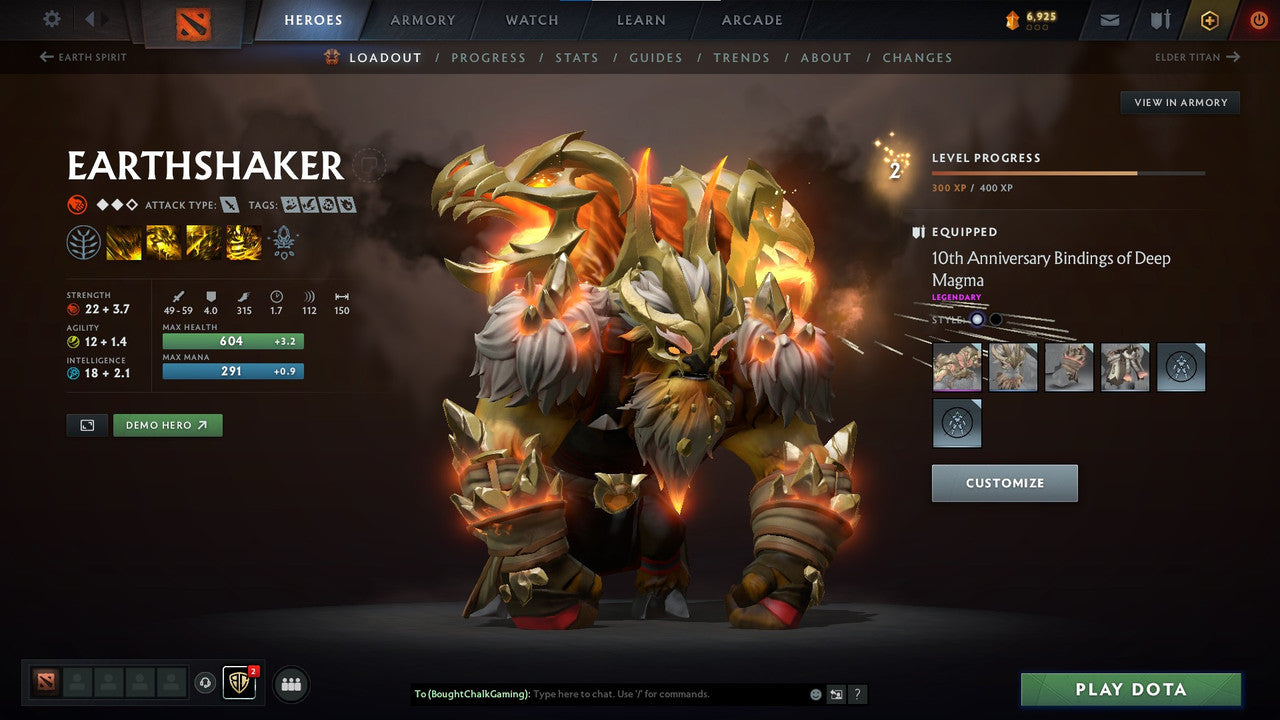Open the Dota Plus hexagon icon
1280x720 pixels.
[1210, 19]
